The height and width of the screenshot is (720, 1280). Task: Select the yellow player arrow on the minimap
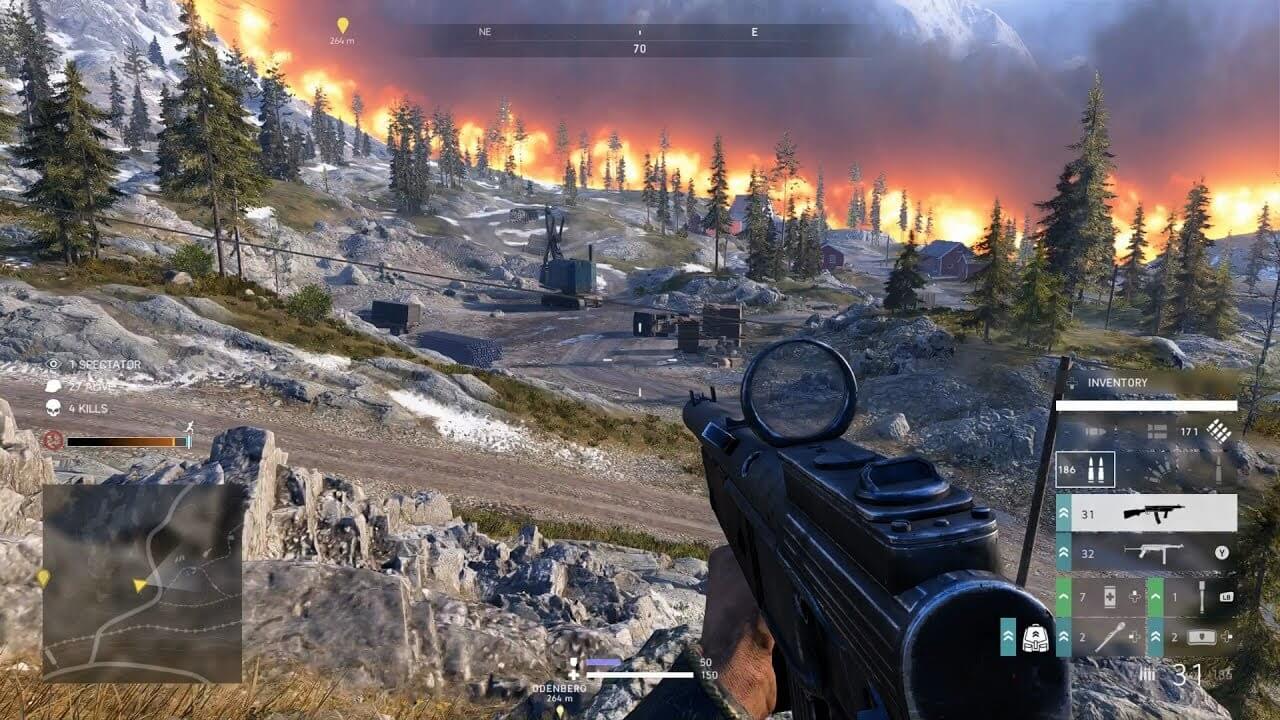[139, 585]
